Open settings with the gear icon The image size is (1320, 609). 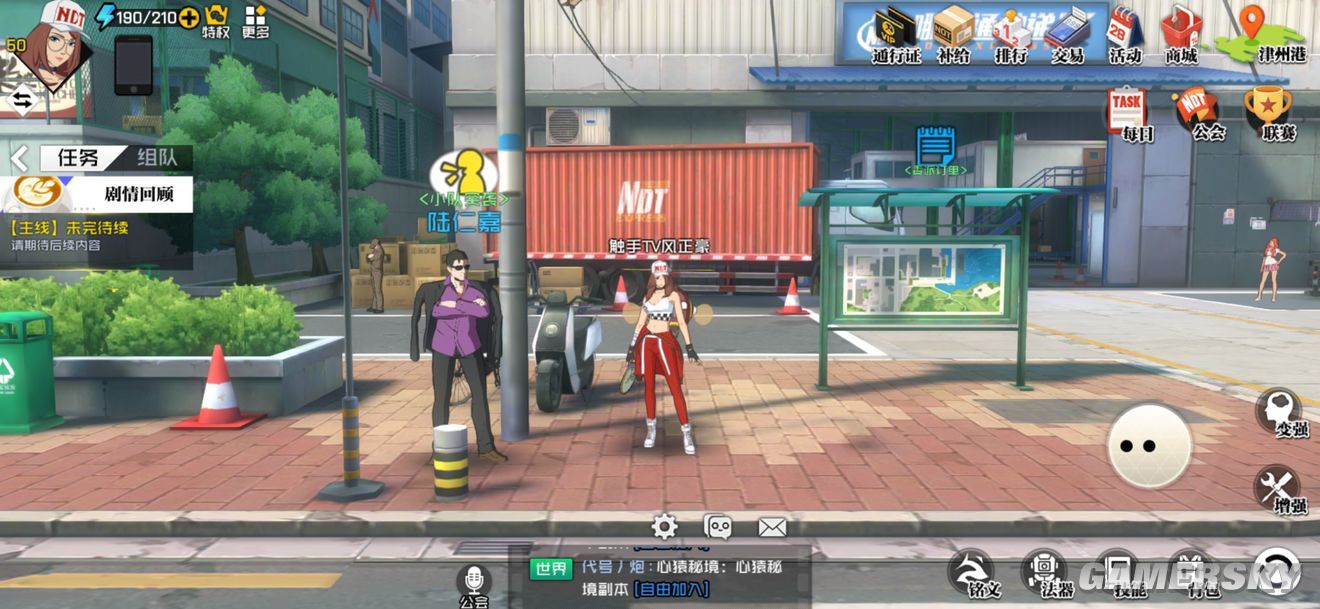coord(664,527)
